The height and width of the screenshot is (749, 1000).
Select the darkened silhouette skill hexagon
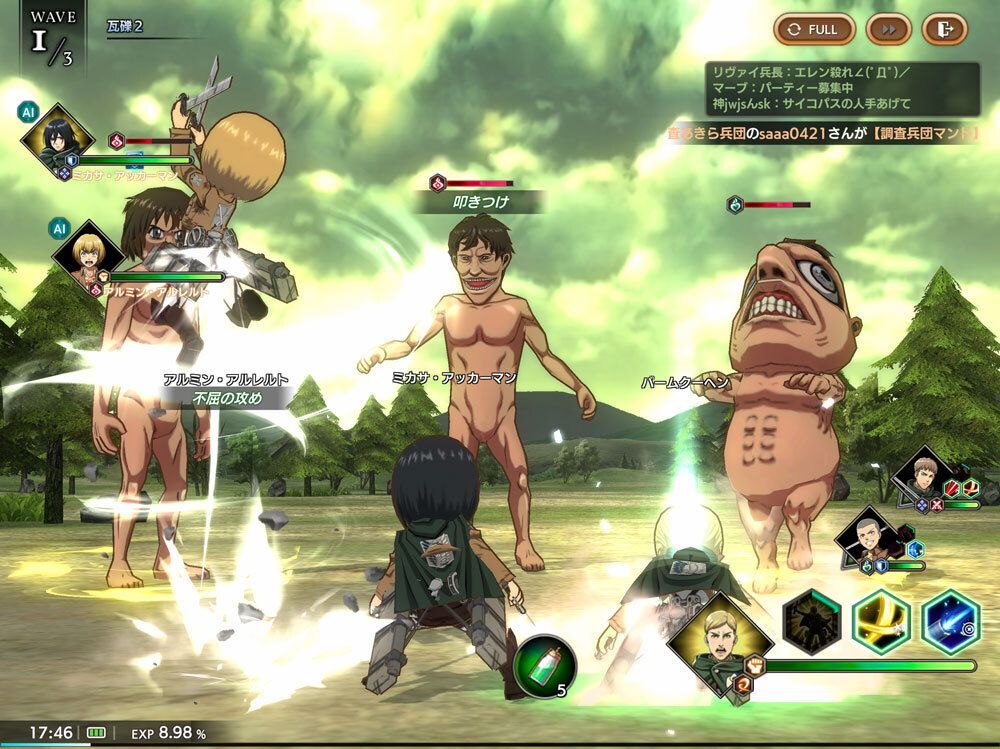[x=812, y=622]
